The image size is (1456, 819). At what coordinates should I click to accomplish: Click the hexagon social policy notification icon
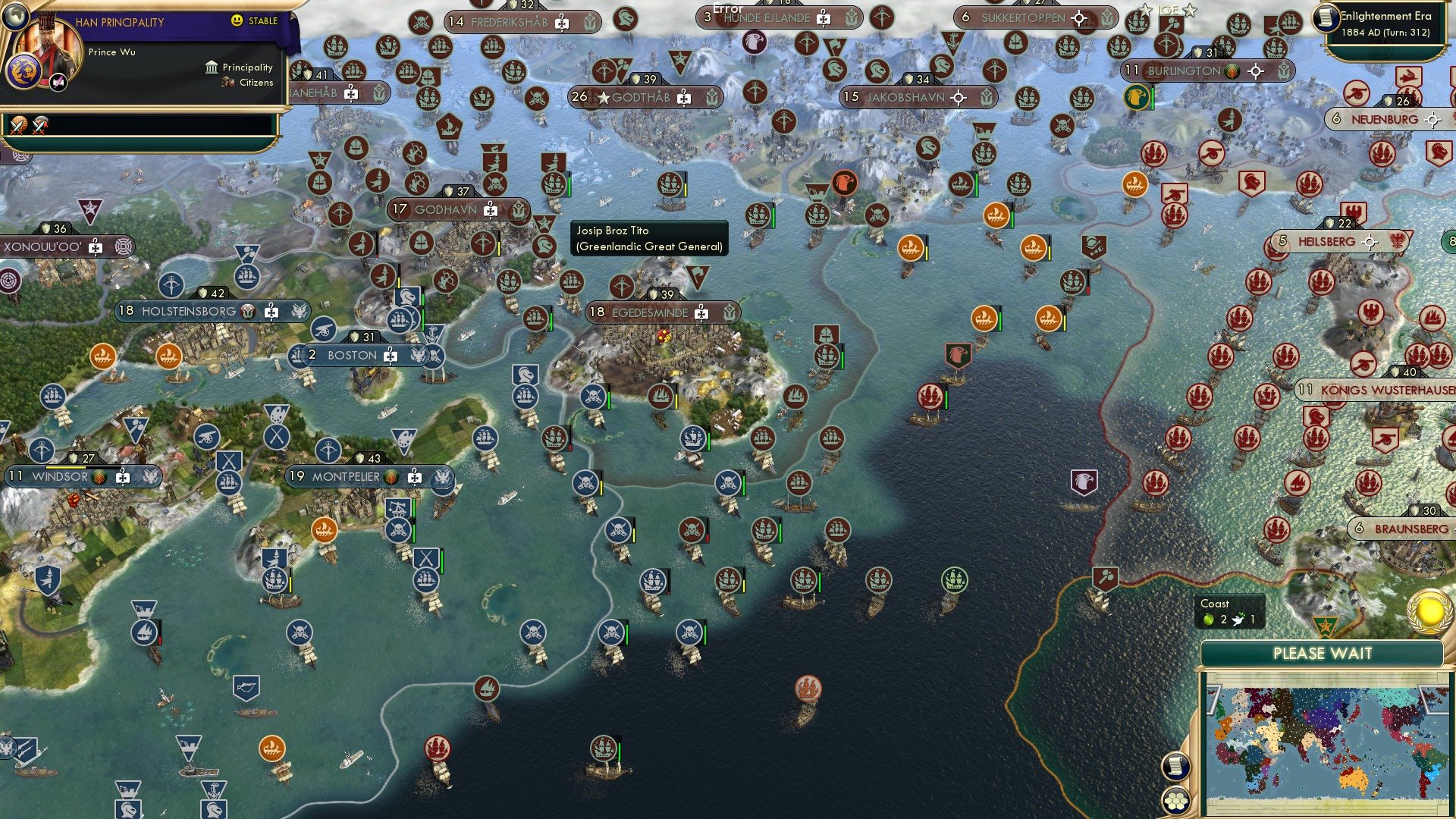pyautogui.click(x=1175, y=801)
